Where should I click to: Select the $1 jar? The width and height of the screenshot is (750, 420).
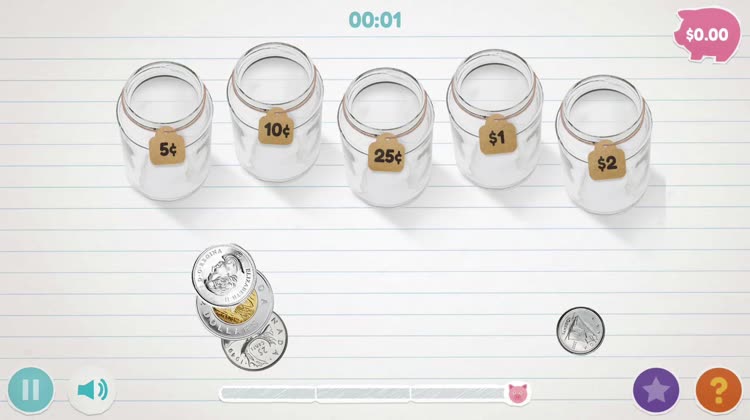point(495,118)
